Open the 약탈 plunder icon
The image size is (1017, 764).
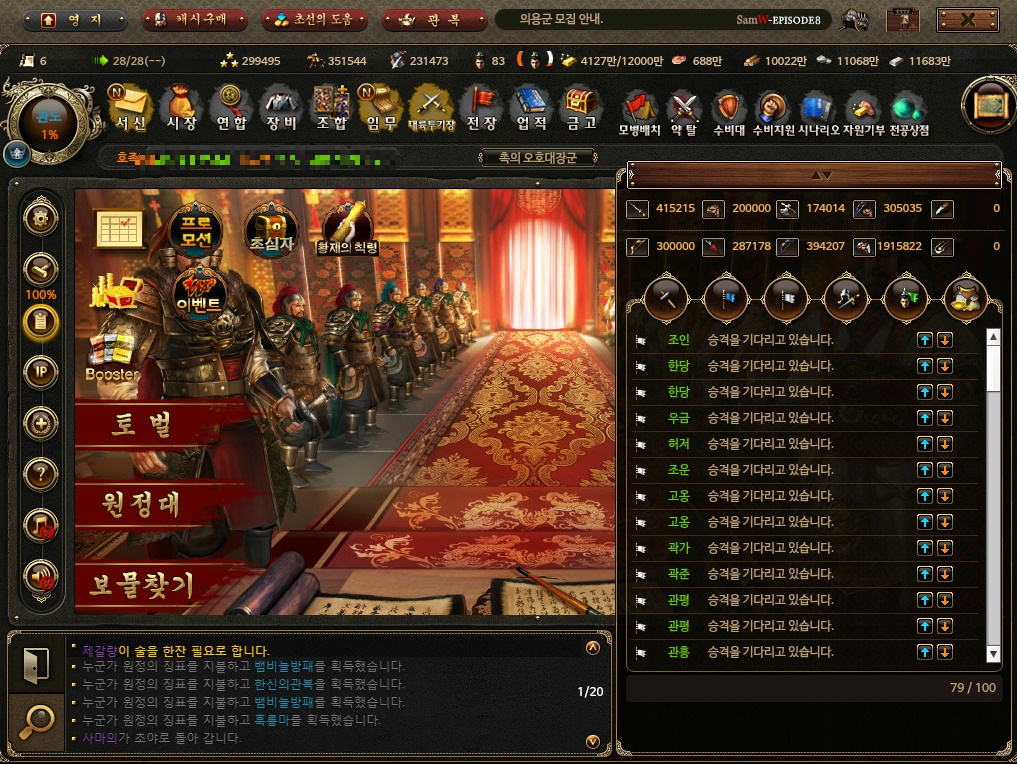(x=684, y=112)
